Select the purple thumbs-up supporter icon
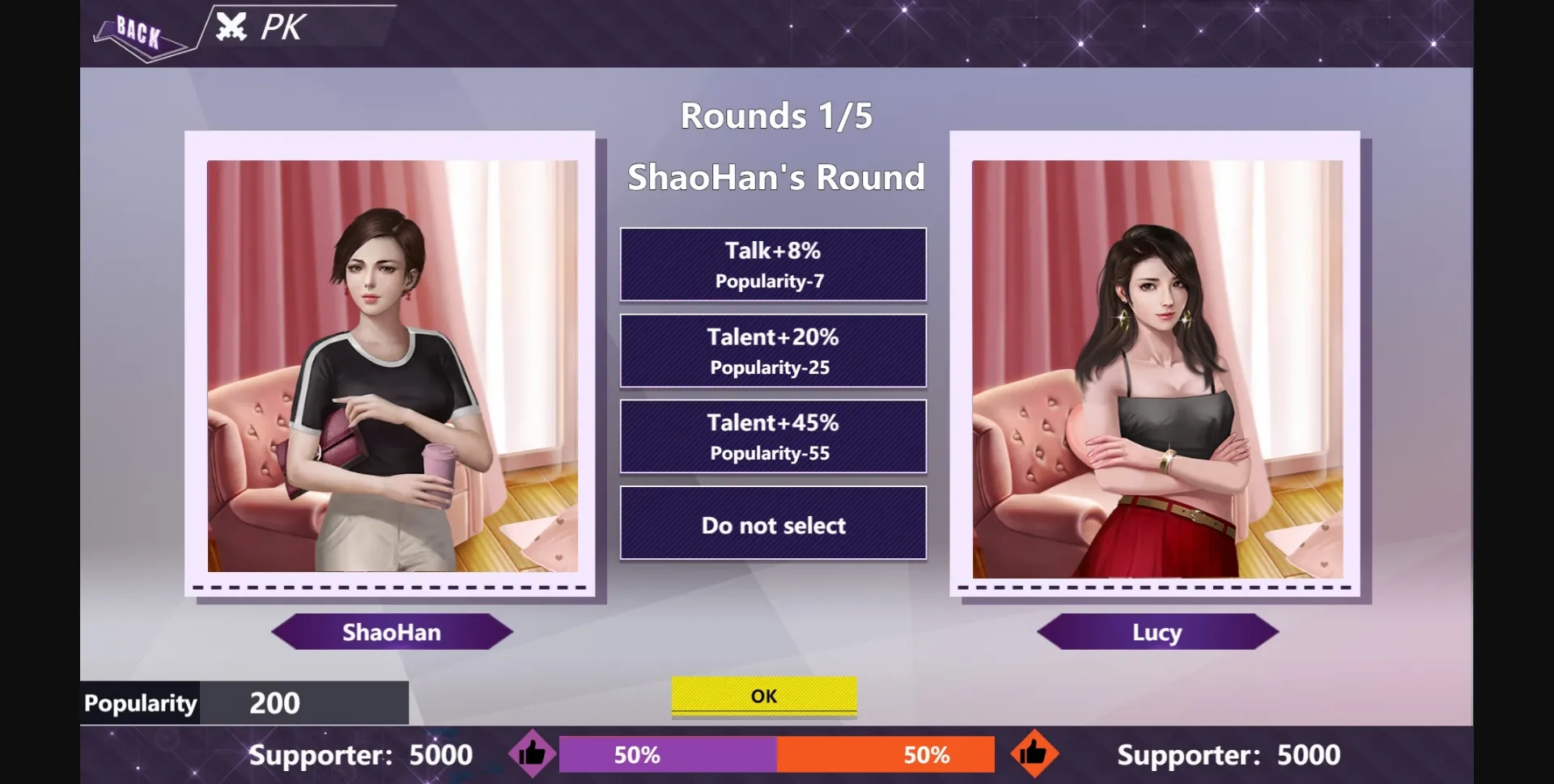Screen dimensions: 1554x784 (x=533, y=753)
